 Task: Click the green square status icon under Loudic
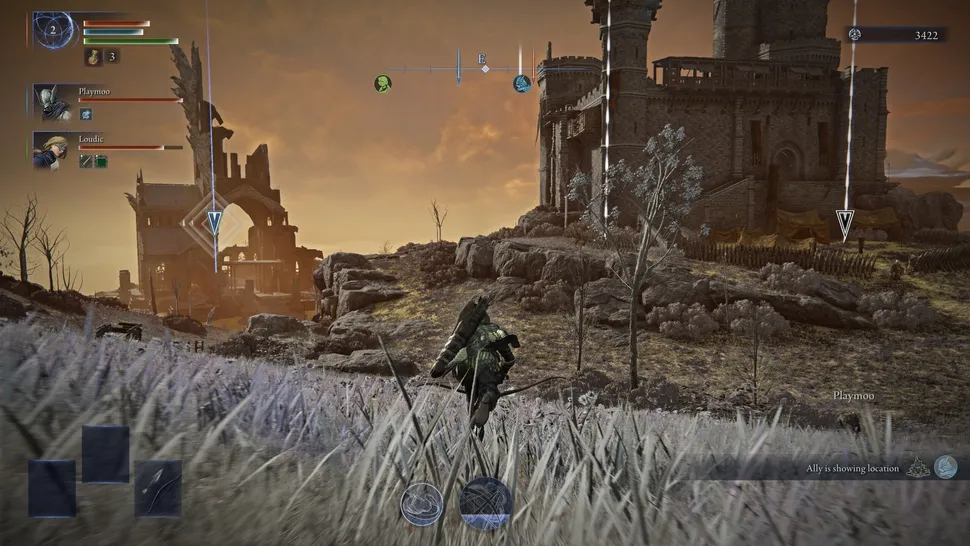tap(101, 161)
